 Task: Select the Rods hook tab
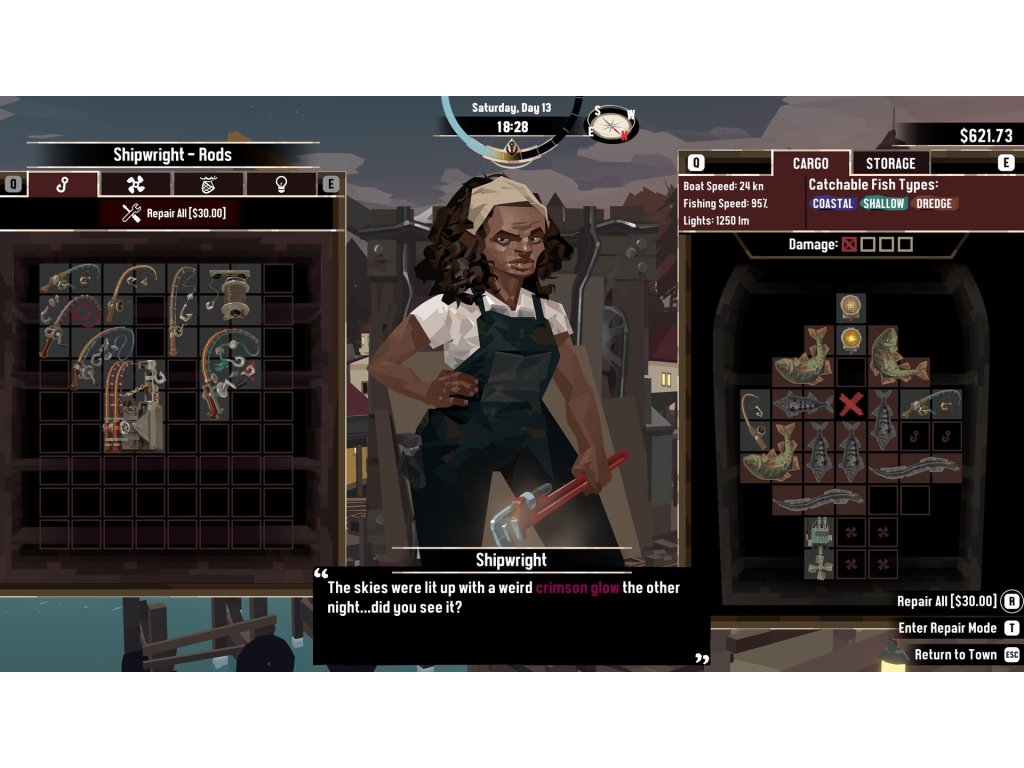[62, 184]
